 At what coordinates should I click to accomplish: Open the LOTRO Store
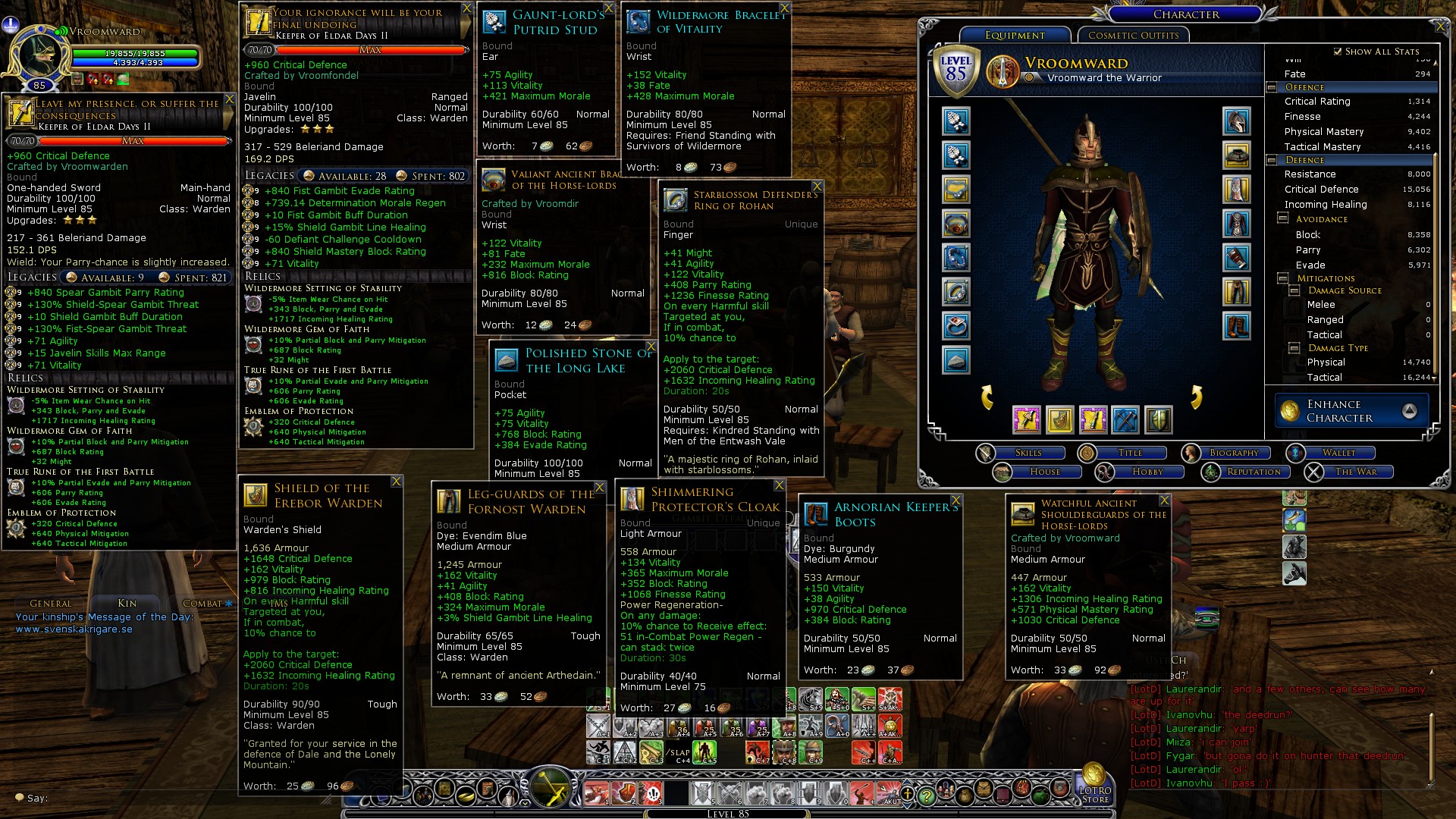(x=1094, y=786)
